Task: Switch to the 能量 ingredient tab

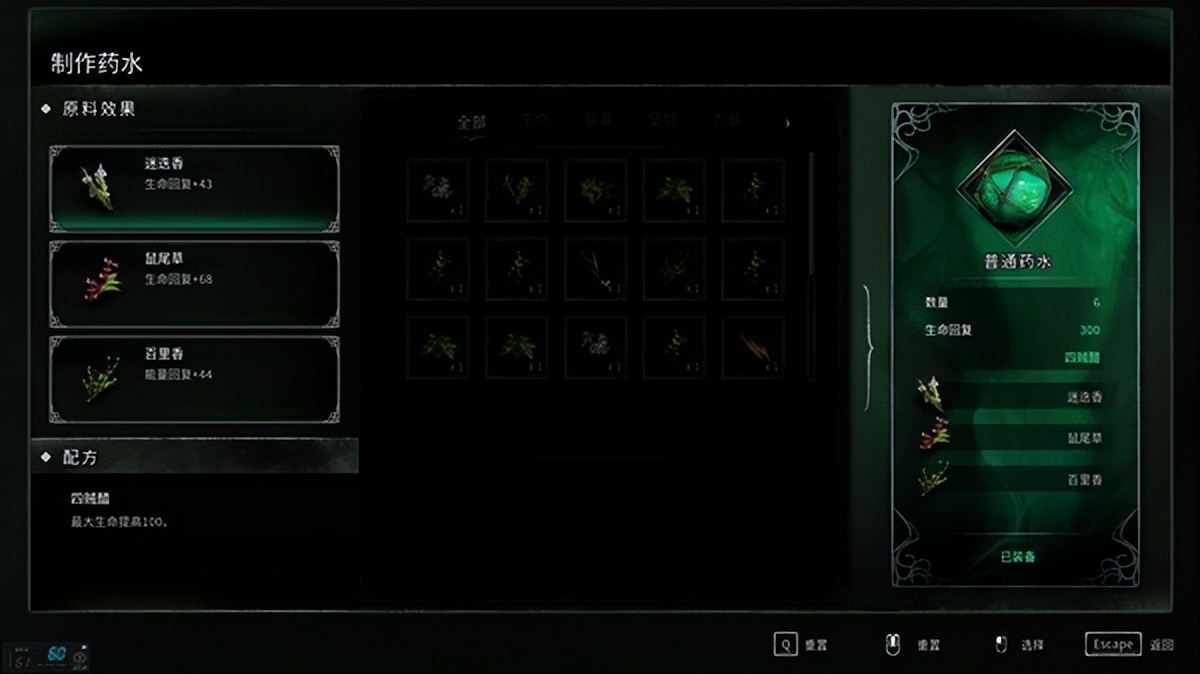Action: pos(598,121)
